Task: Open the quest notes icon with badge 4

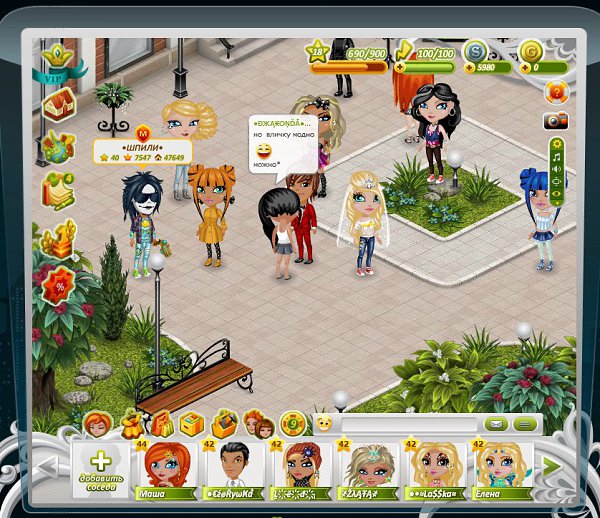Action: [x=57, y=189]
